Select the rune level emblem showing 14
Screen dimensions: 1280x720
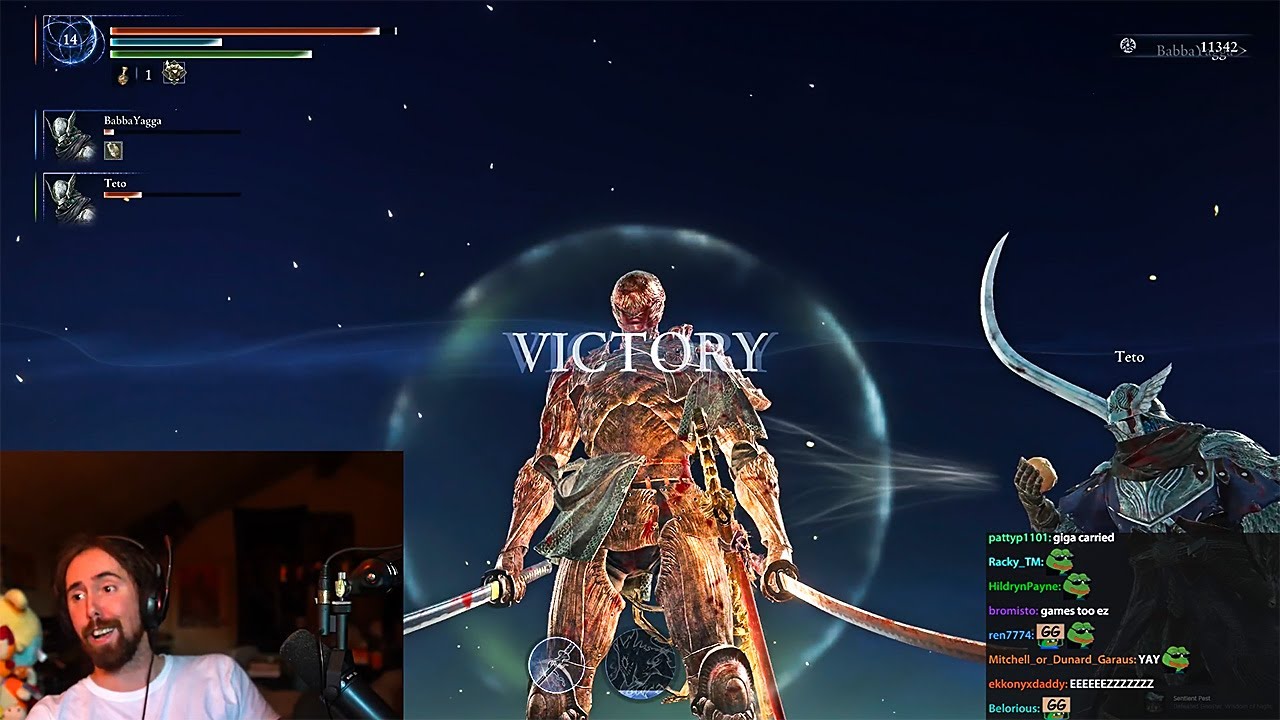pyautogui.click(x=68, y=38)
